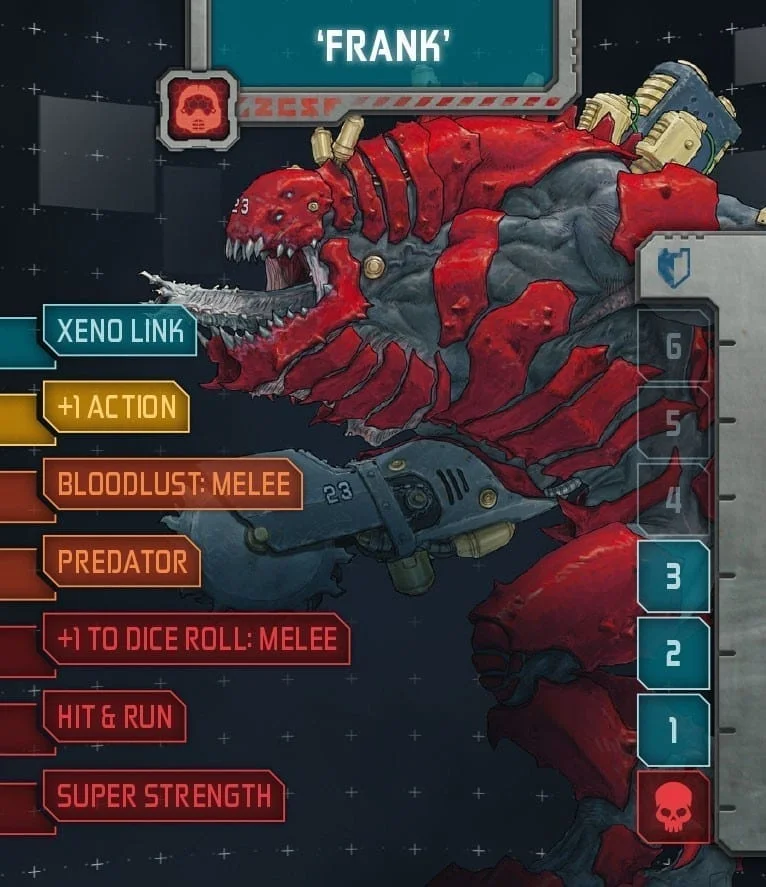Select wound track box 4

673,499
